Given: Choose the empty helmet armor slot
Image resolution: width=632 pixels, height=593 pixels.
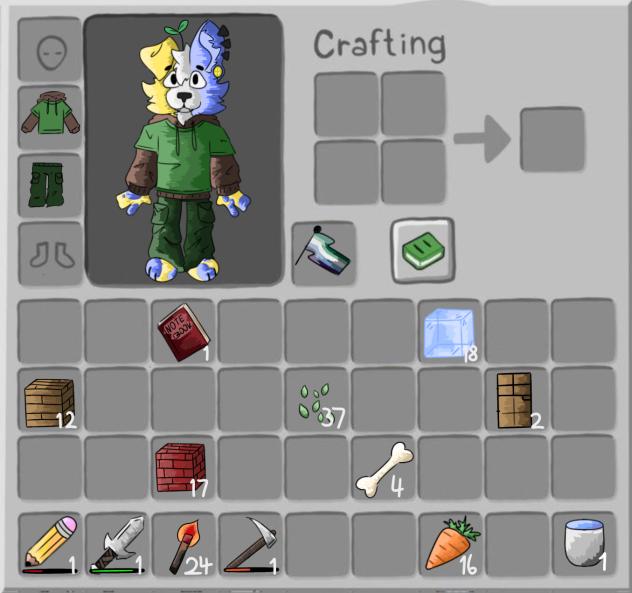Looking at the screenshot, I should (x=50, y=50).
